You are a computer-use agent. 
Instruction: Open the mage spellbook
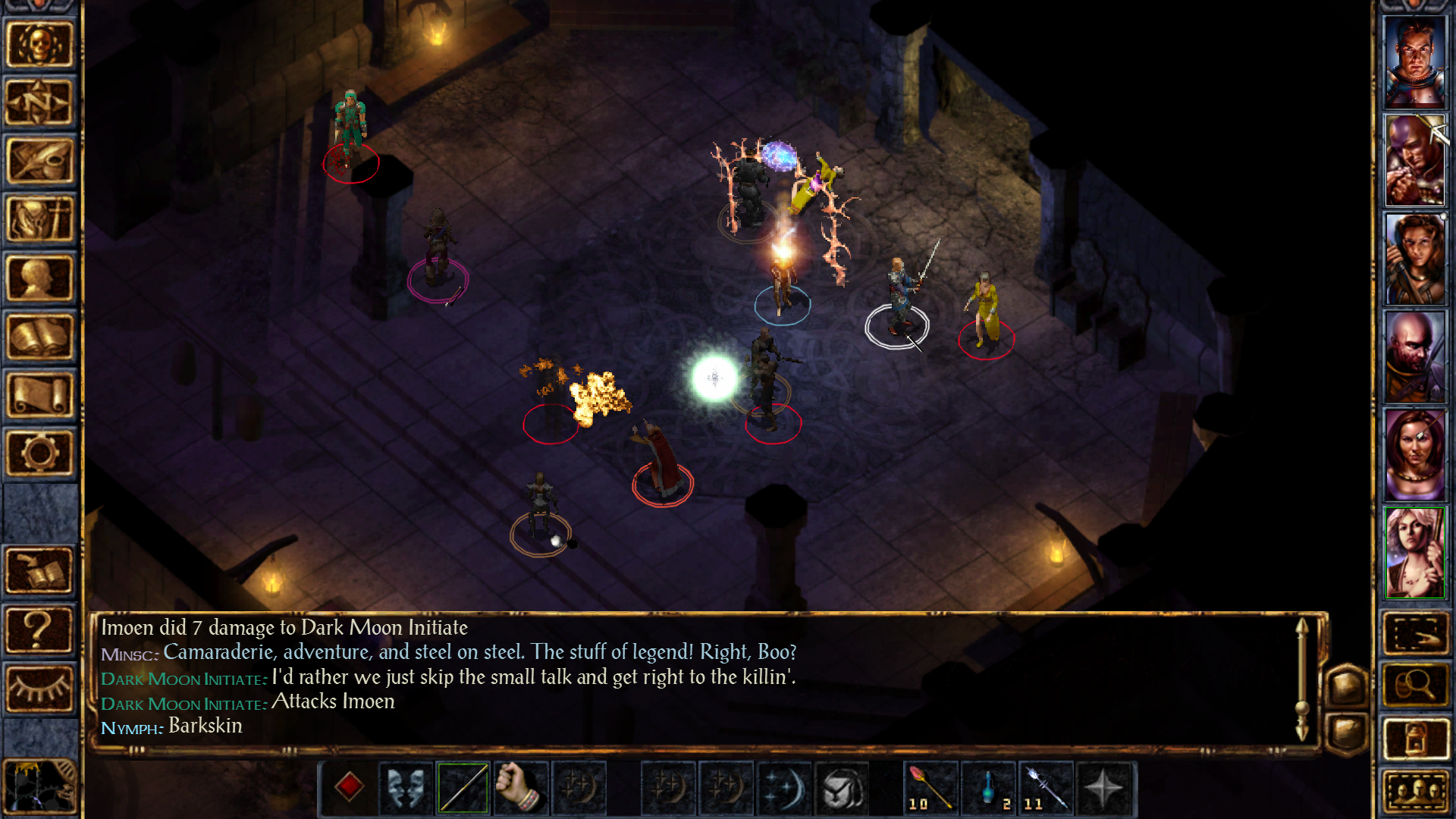coord(40,336)
